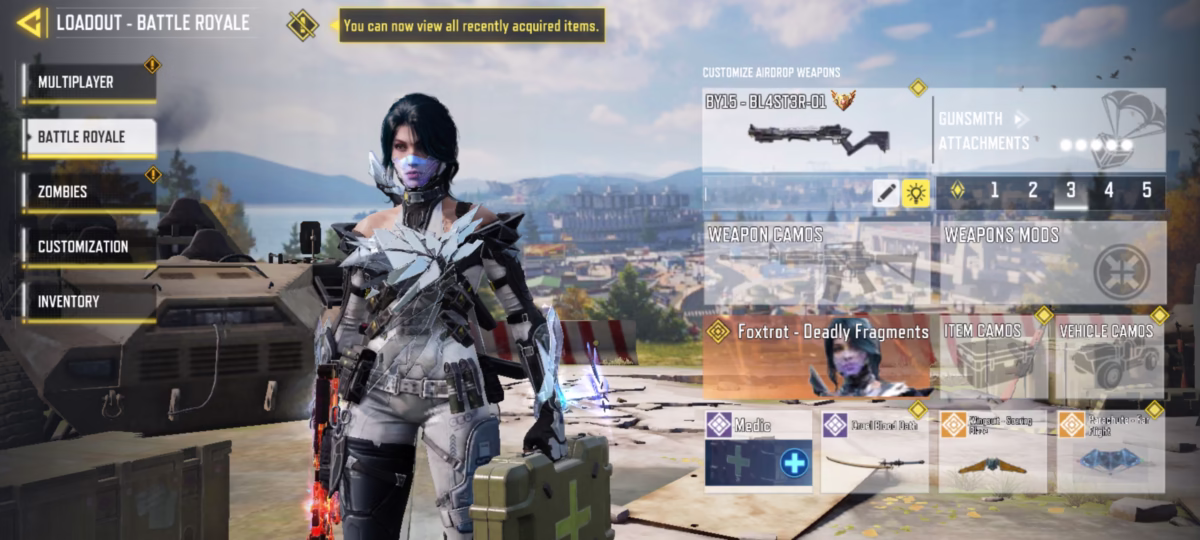Viewport: 1200px width, 540px height.
Task: Open Gunsmith attachments
Action: click(x=1050, y=132)
